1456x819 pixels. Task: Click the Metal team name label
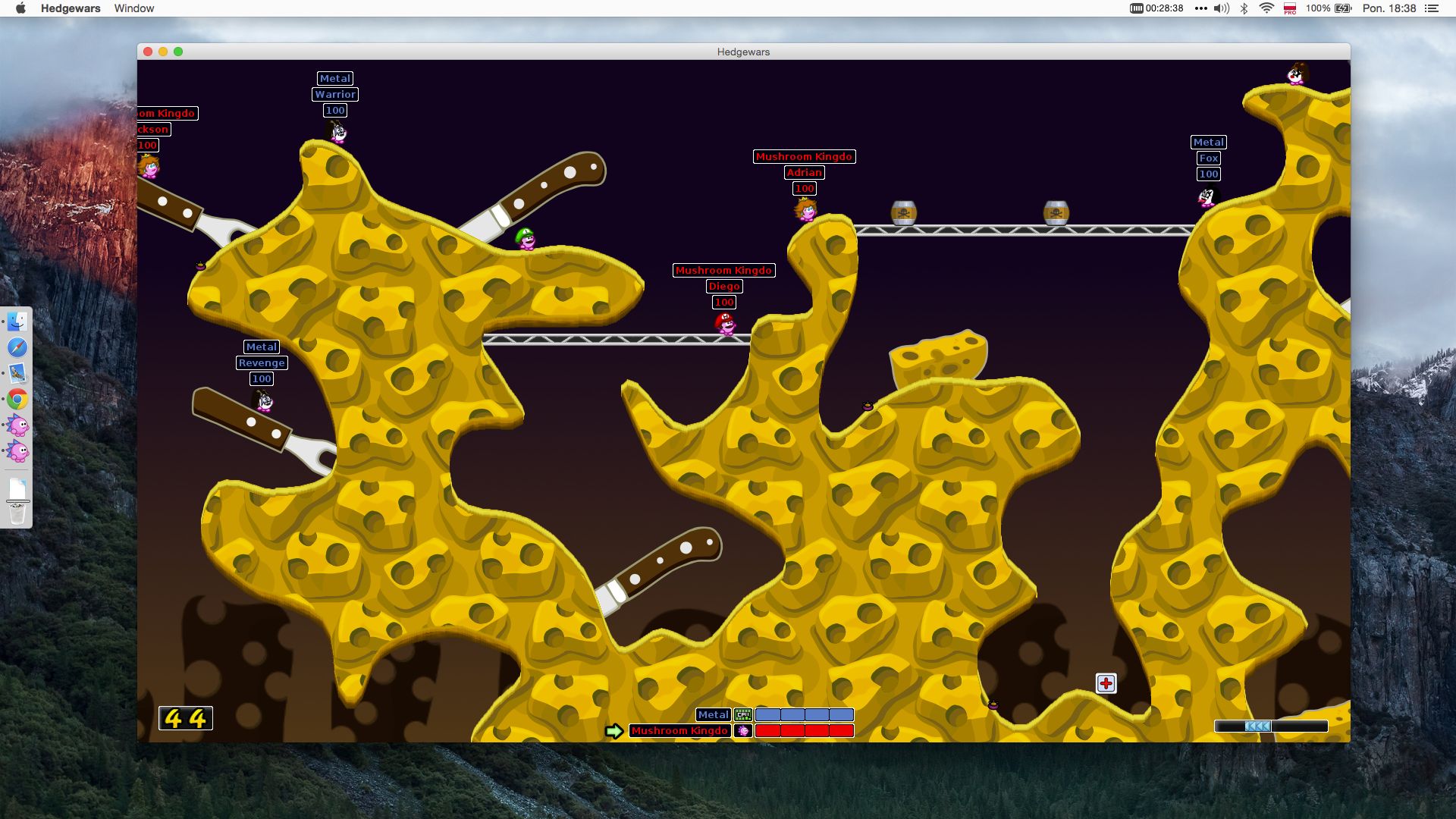[x=713, y=714]
